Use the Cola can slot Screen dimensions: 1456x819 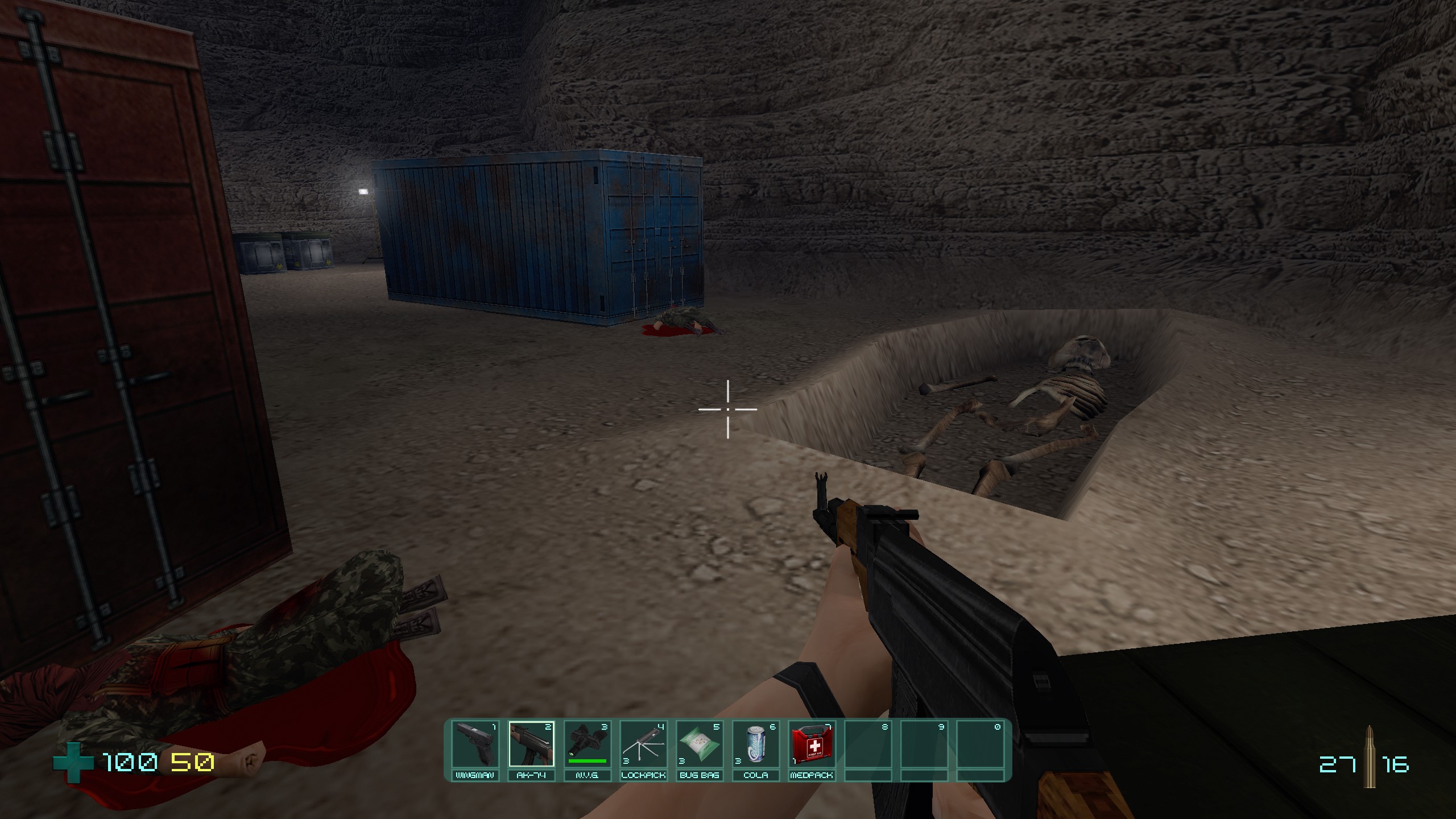point(755,745)
